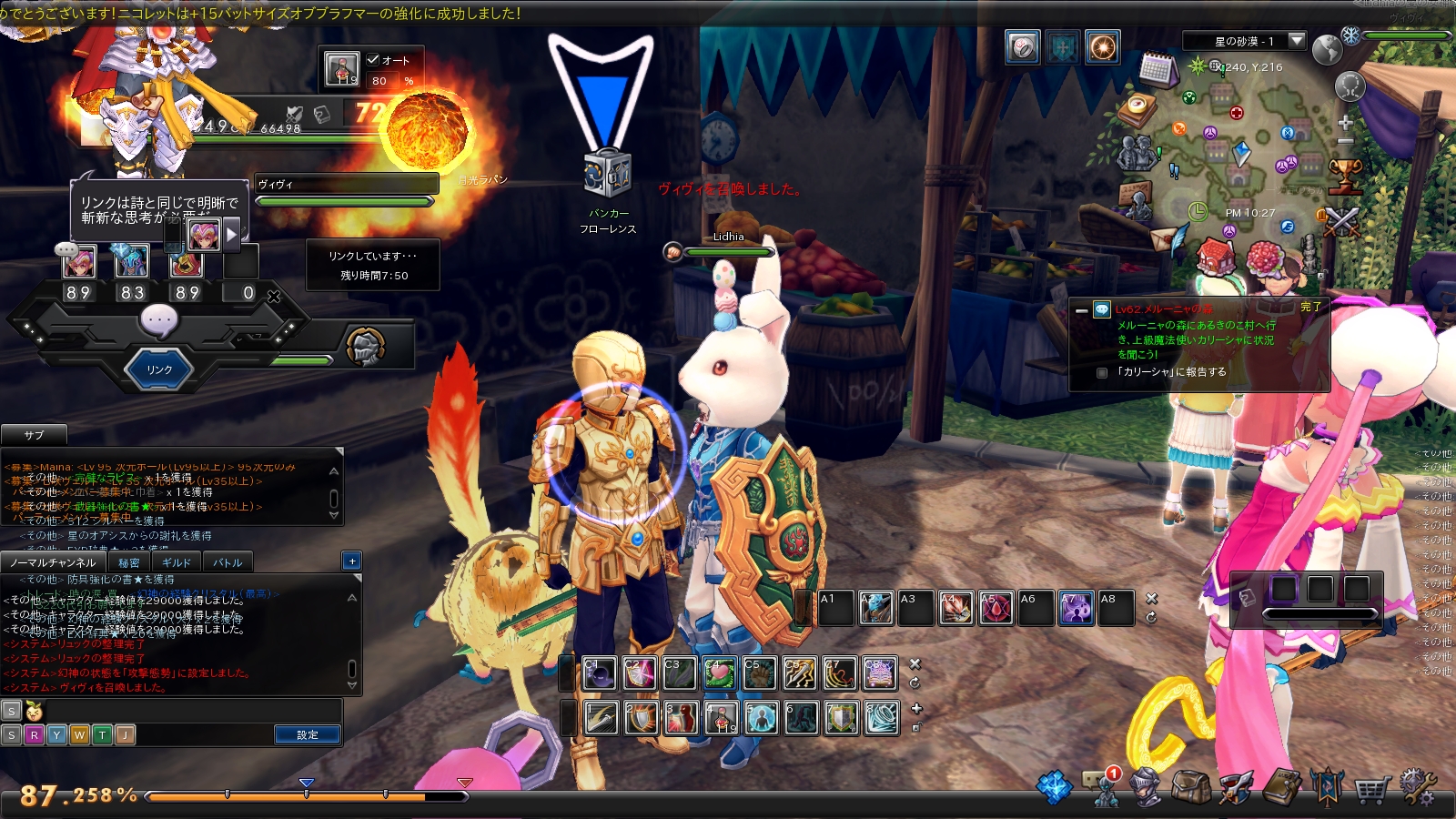This screenshot has height=819, width=1456.
Task: Collapse the Lv62 メルーニャの森 quest tracker
Action: [x=1081, y=310]
